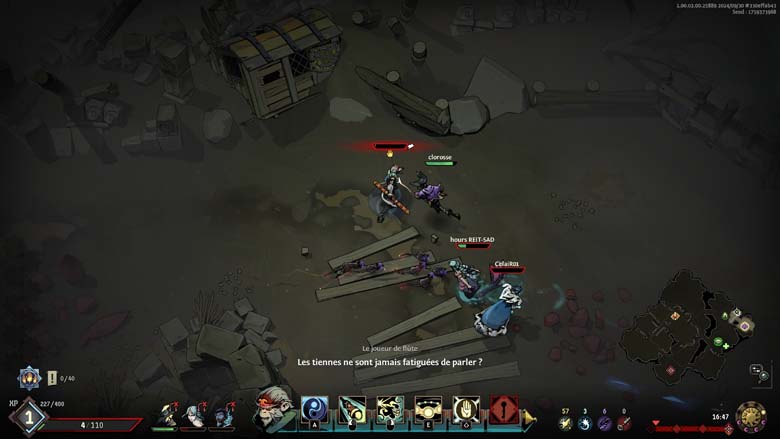Click the yellow exclamation quest tracker

(x=52, y=378)
